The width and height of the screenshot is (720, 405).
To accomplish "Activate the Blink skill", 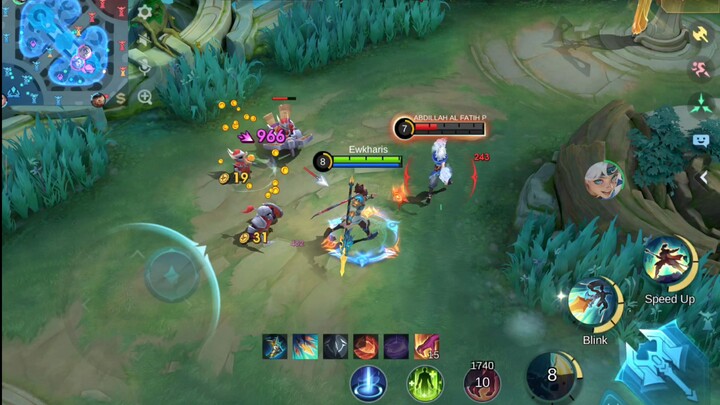I will tap(595, 304).
